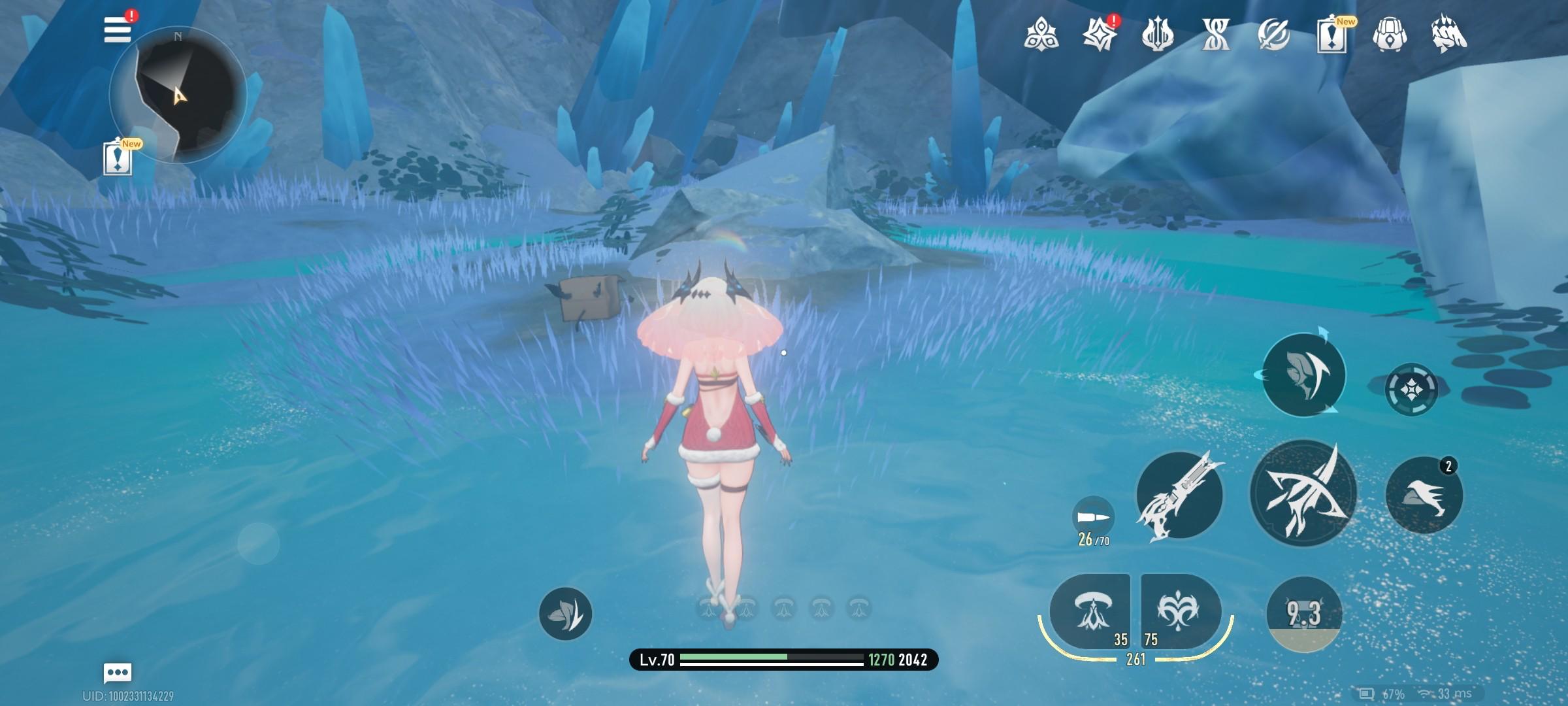
Task: Tap the bullet reload icon
Action: [1093, 517]
